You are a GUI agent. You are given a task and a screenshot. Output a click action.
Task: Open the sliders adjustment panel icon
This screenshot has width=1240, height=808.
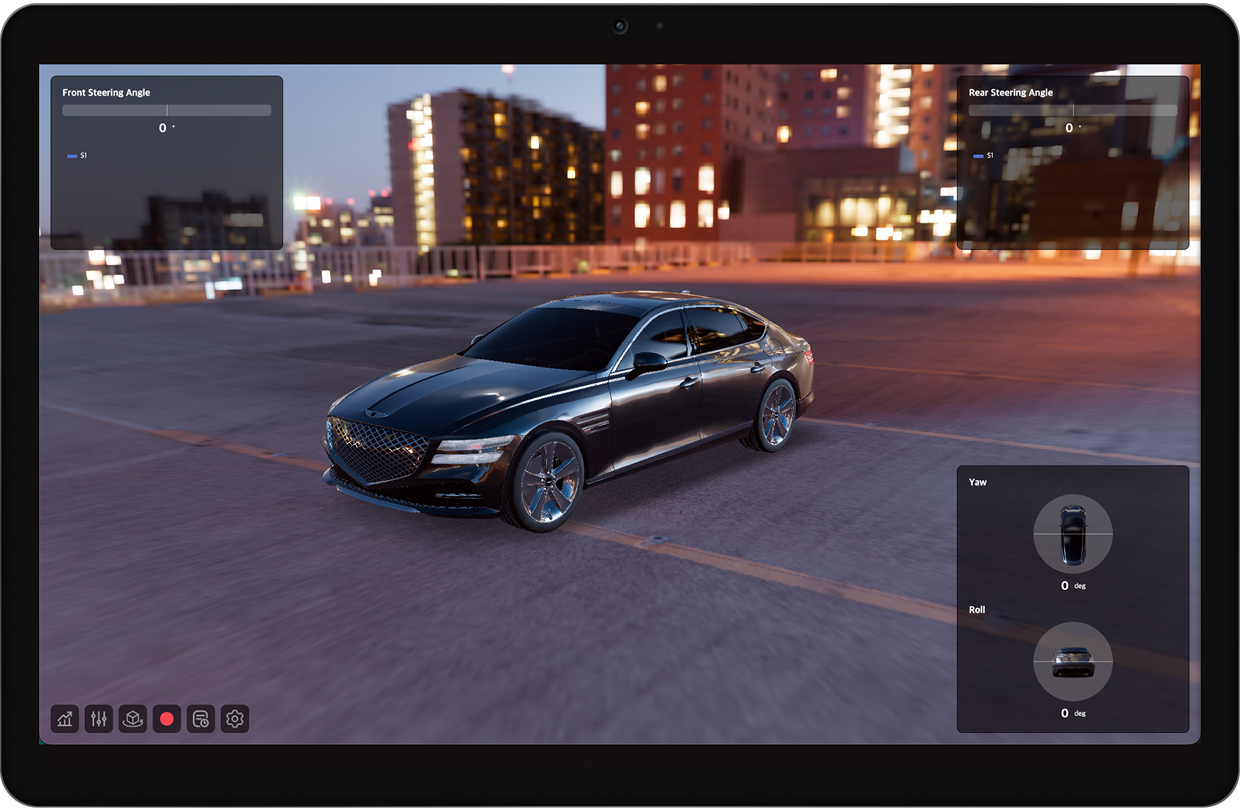99,719
